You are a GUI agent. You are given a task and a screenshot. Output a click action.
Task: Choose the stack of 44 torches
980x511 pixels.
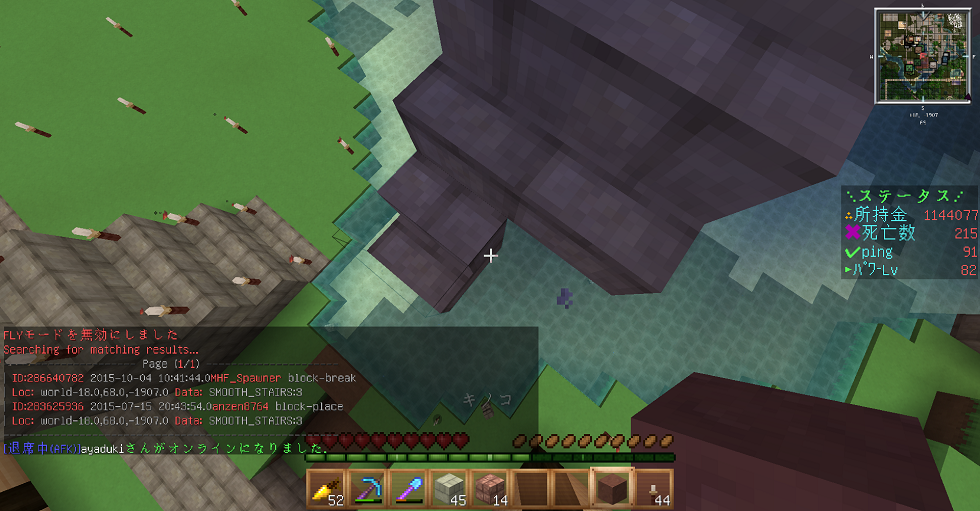[x=653, y=489]
